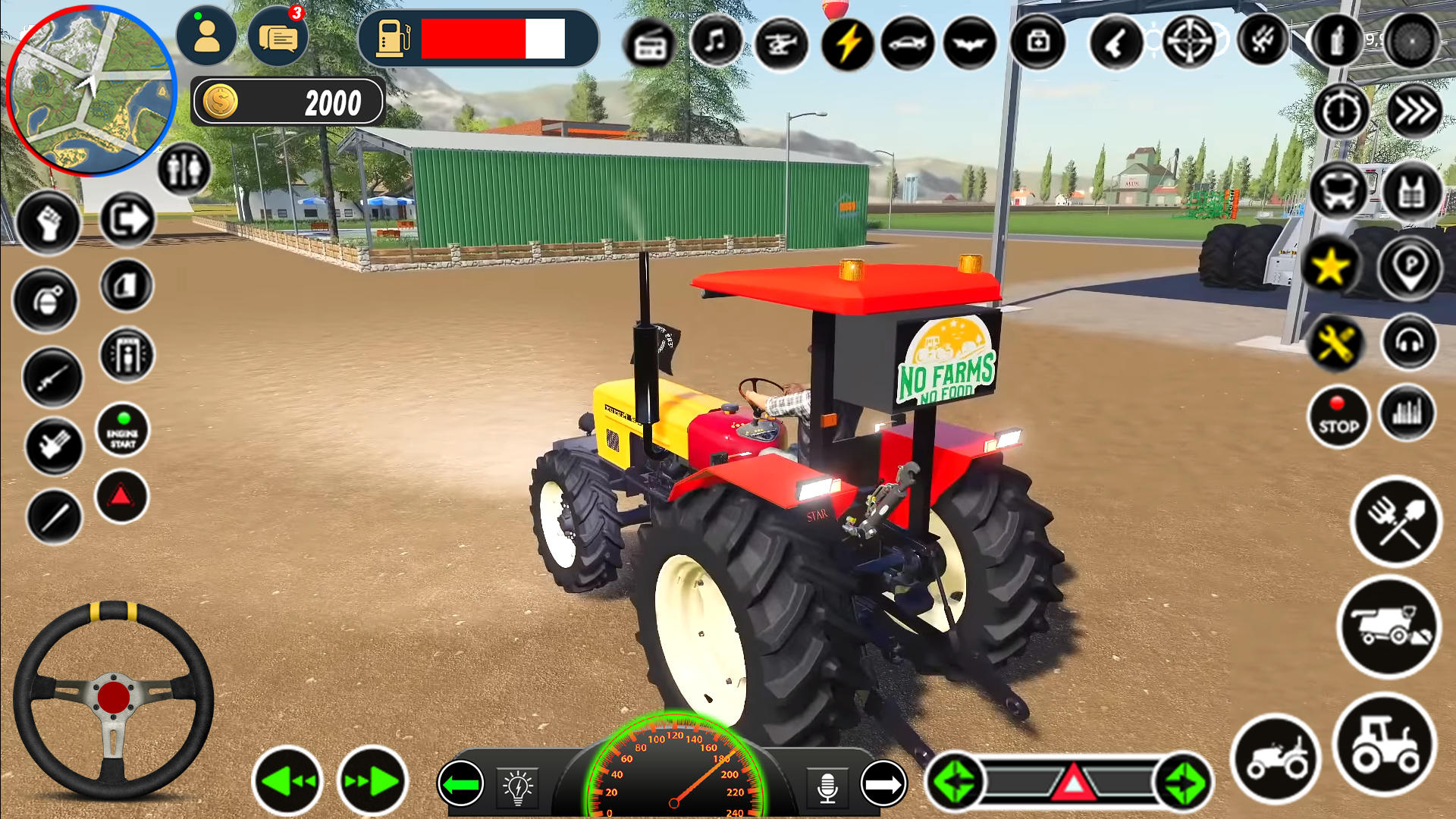The image size is (1456, 819).
Task: Open the radio icon on top toolbar
Action: click(x=648, y=43)
